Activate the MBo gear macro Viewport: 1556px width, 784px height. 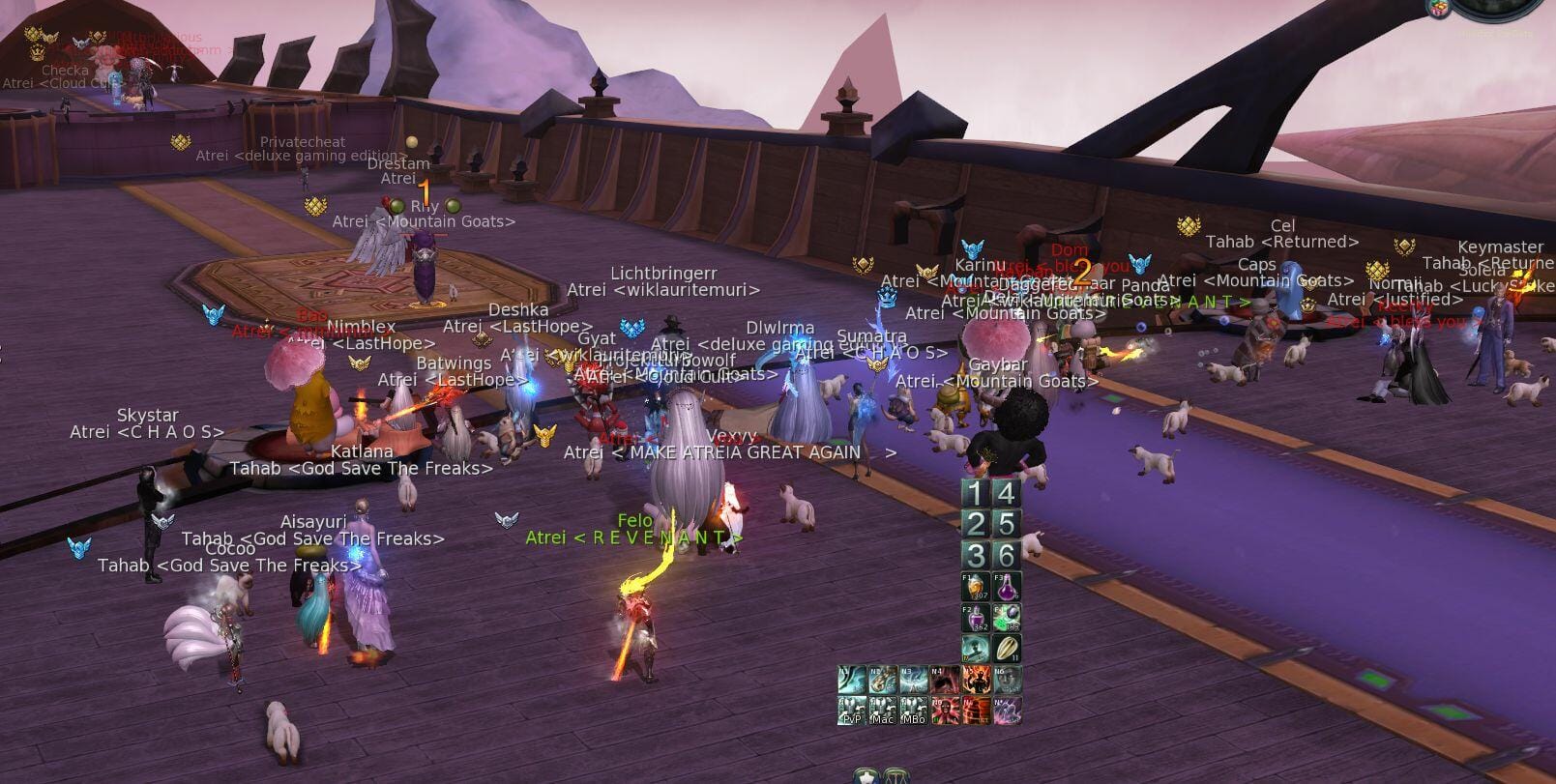click(914, 711)
